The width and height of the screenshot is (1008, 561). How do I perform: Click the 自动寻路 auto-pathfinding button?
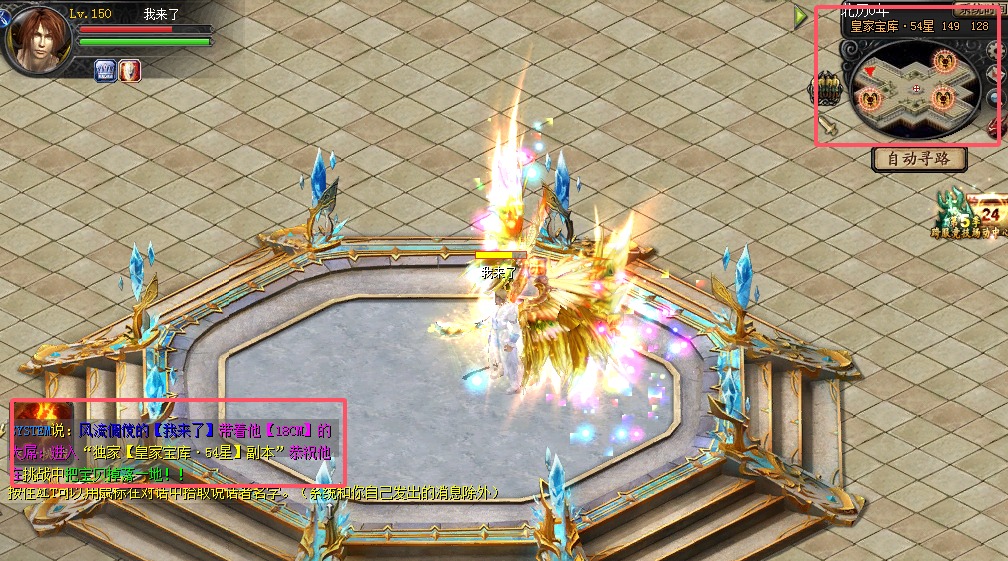[x=919, y=158]
